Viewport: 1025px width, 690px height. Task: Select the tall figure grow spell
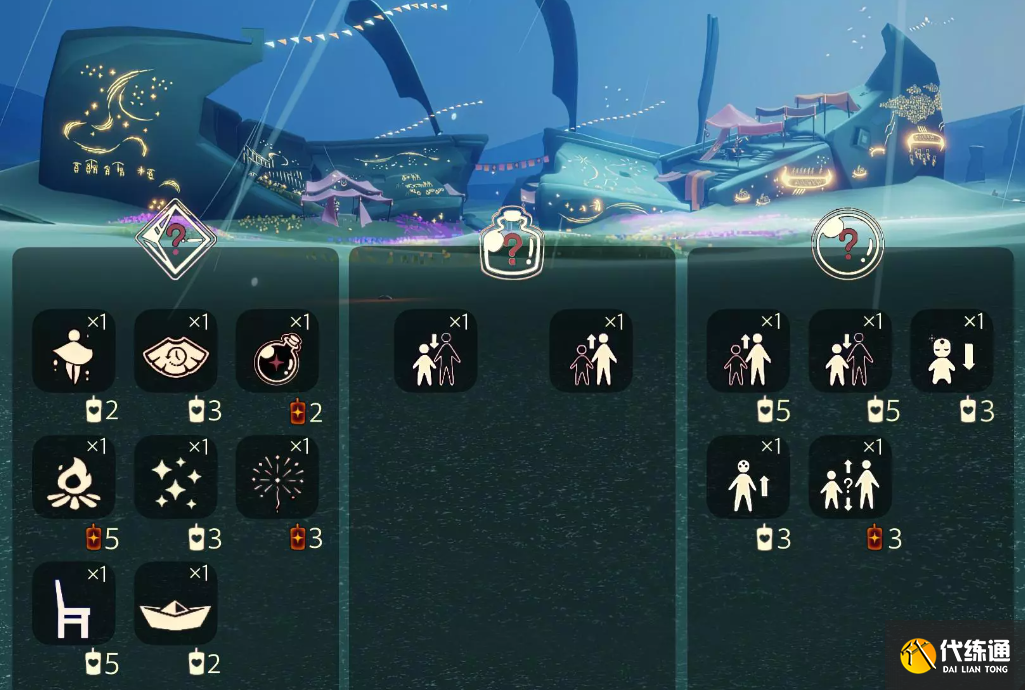(748, 477)
